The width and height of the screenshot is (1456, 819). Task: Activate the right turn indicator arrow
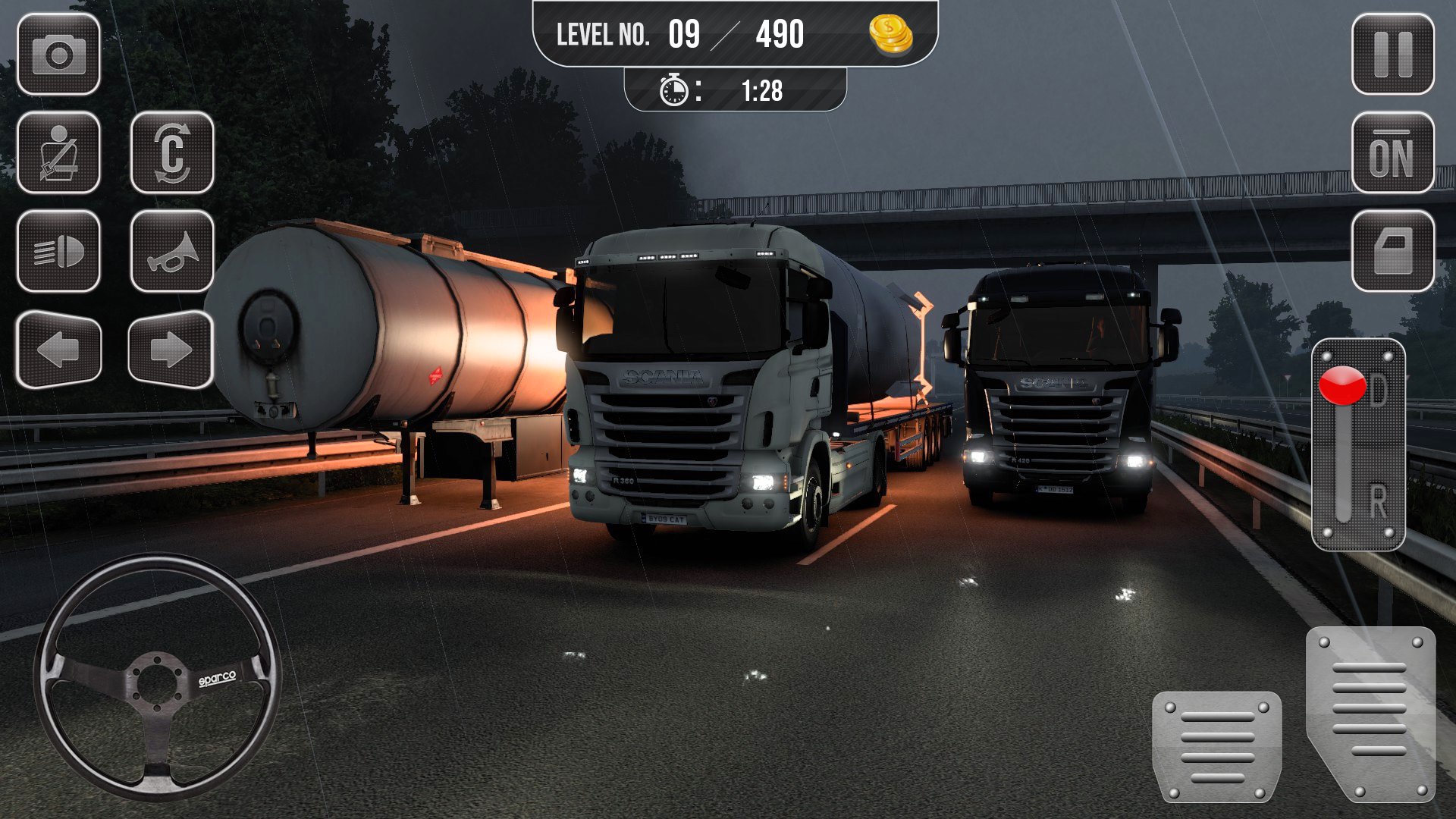(171, 350)
